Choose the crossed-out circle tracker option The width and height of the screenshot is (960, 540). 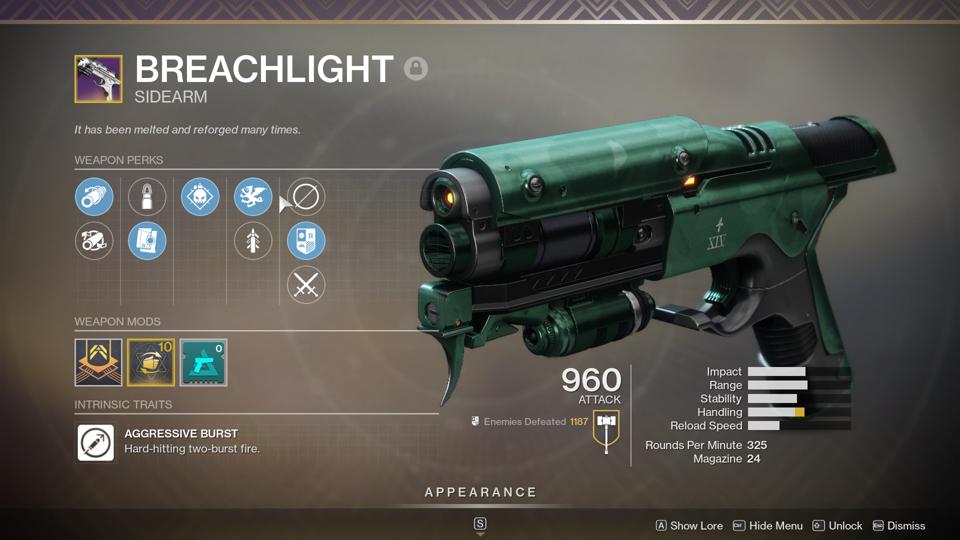(306, 197)
